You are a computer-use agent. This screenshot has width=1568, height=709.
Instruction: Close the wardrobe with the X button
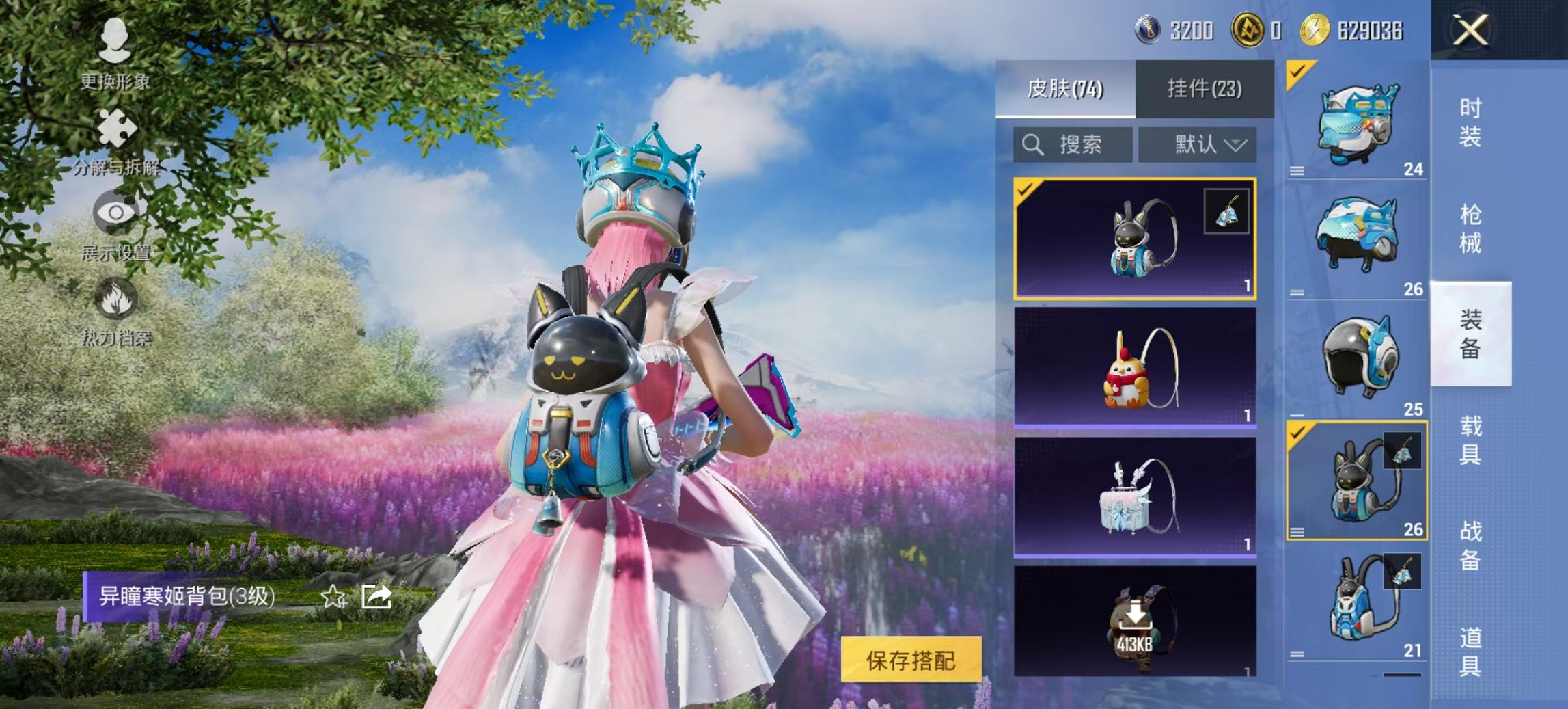click(1470, 29)
